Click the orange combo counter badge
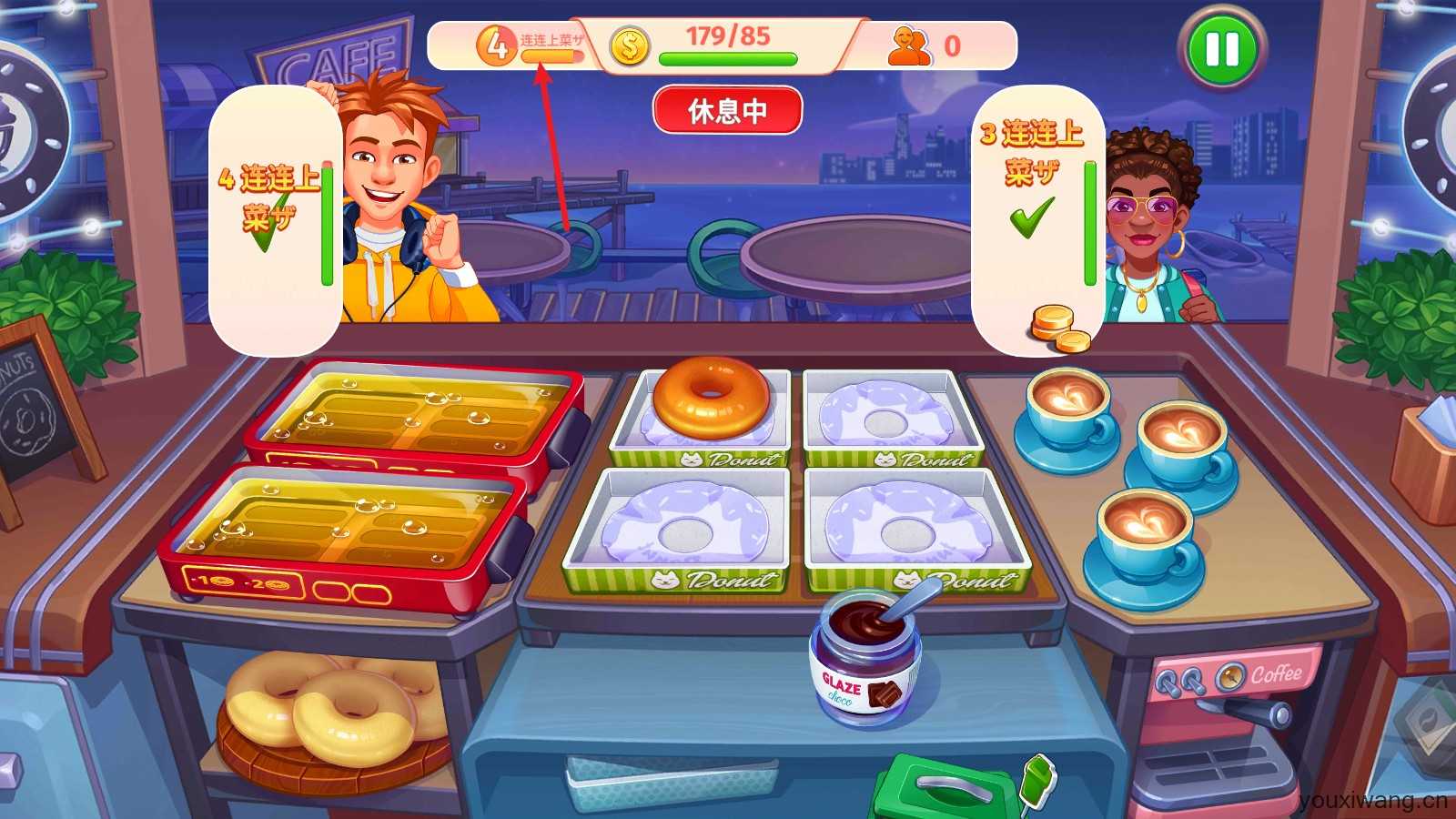1456x819 pixels. [497, 45]
